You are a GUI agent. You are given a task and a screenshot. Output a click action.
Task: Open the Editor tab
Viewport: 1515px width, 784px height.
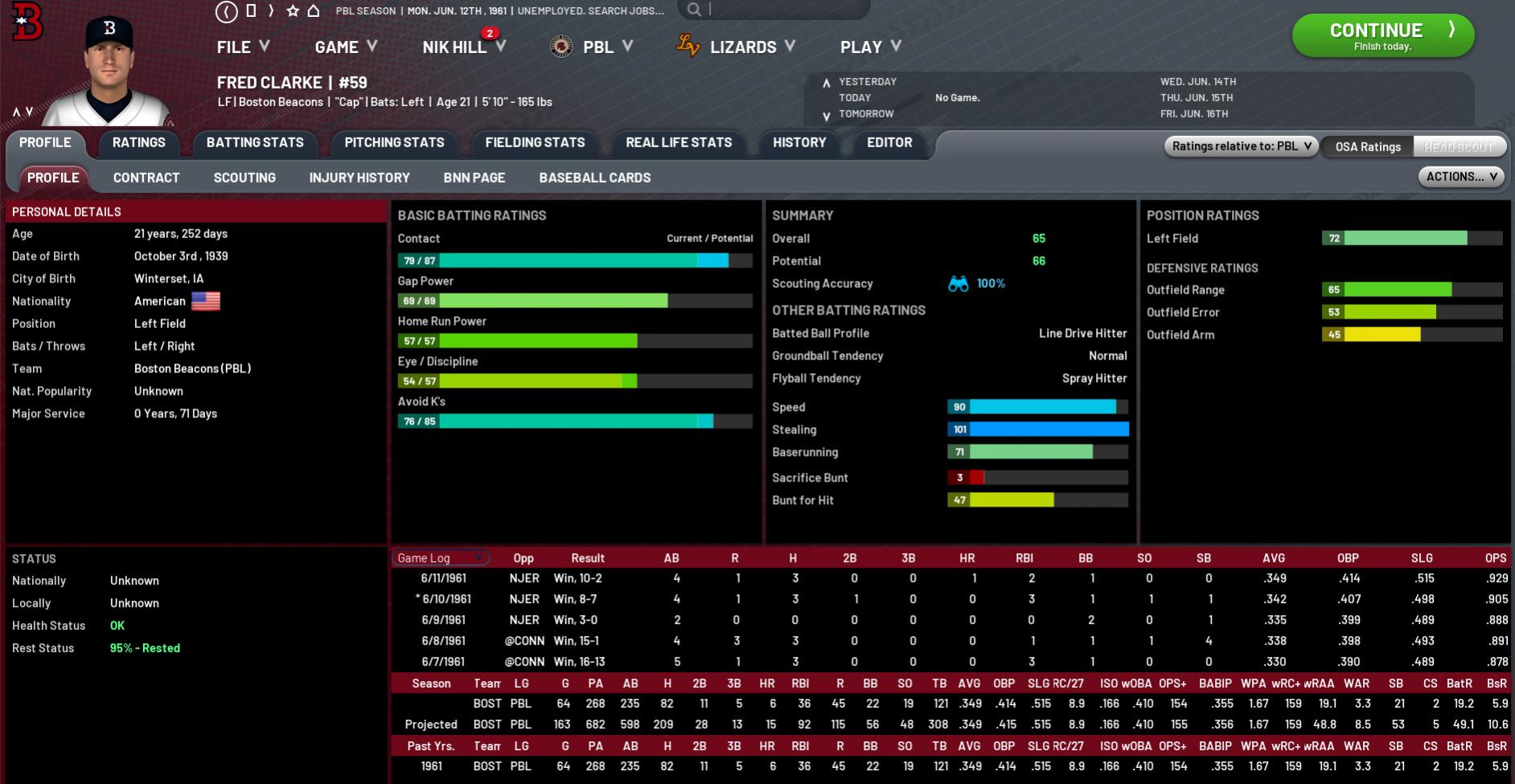(x=889, y=142)
